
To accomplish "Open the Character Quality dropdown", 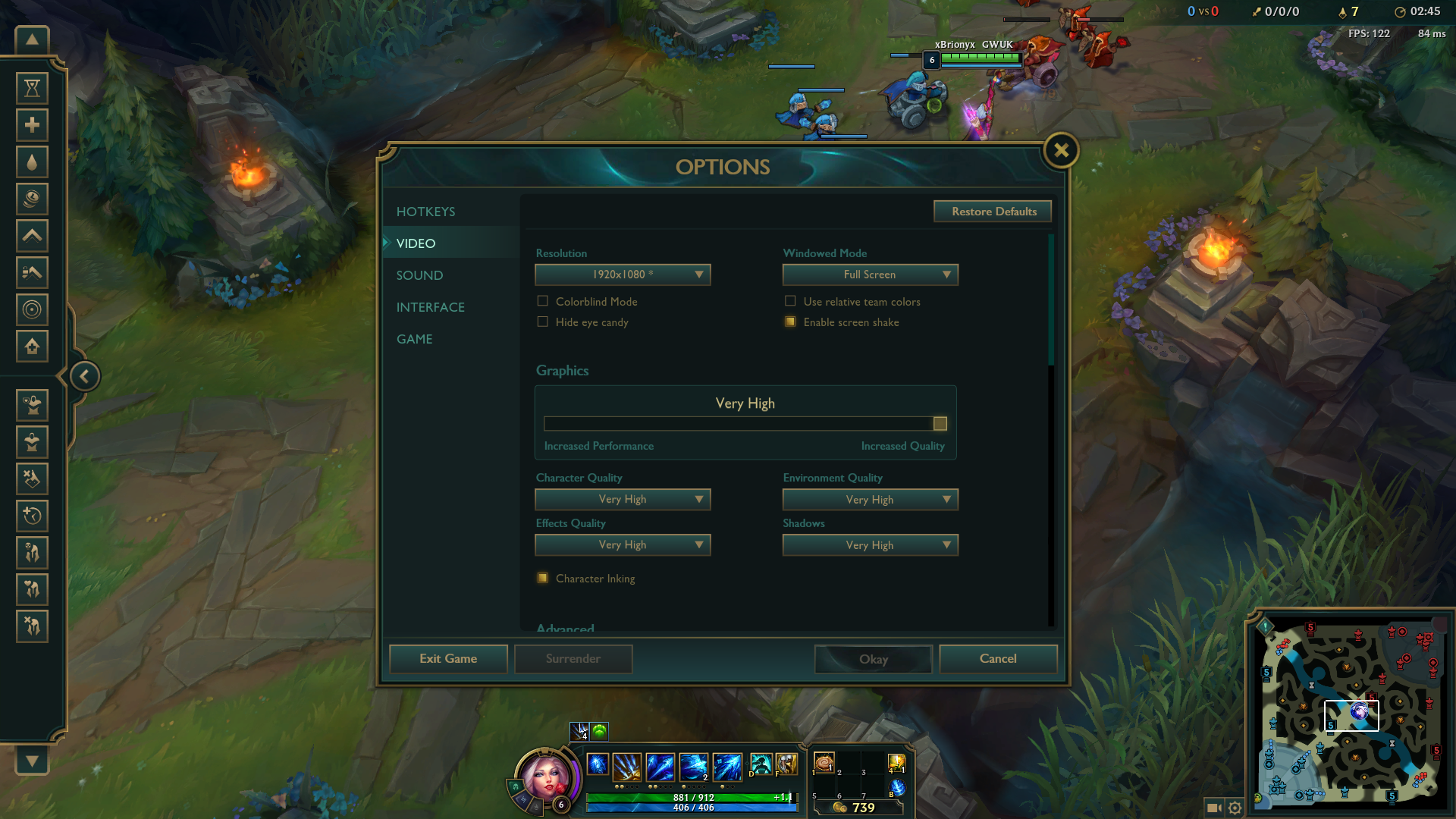I will tap(623, 499).
